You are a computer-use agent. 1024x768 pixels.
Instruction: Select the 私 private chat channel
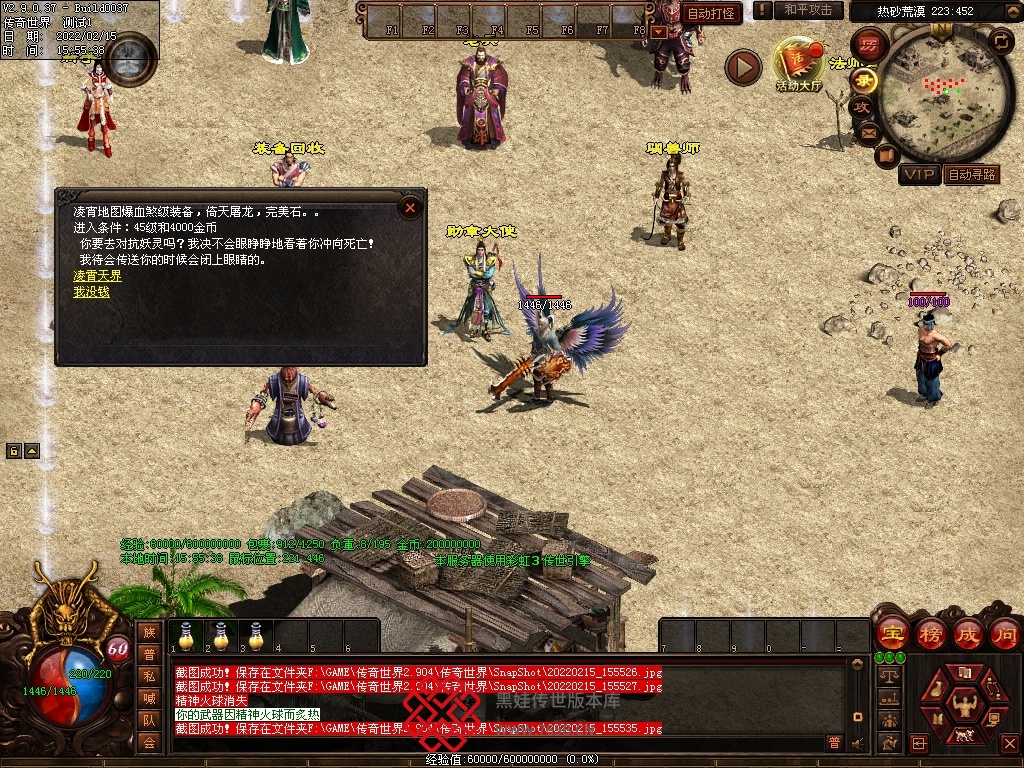pos(149,676)
